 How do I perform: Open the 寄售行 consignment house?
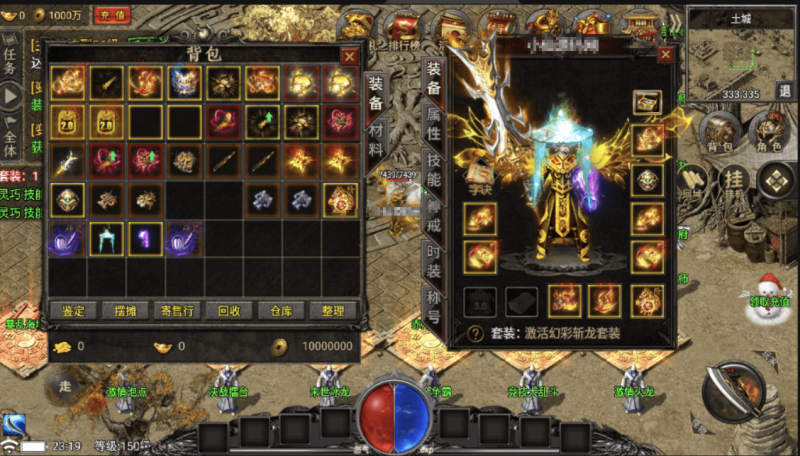[x=178, y=310]
